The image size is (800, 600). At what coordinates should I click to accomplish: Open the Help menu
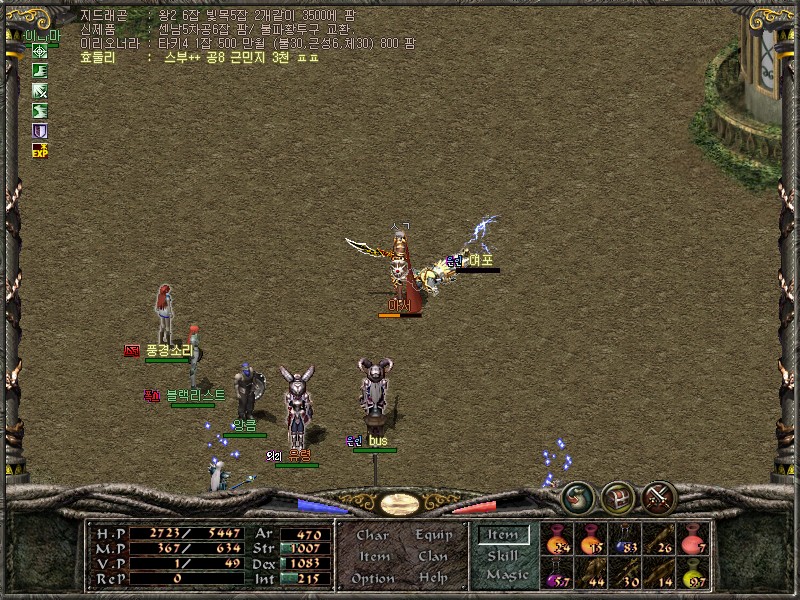point(432,578)
